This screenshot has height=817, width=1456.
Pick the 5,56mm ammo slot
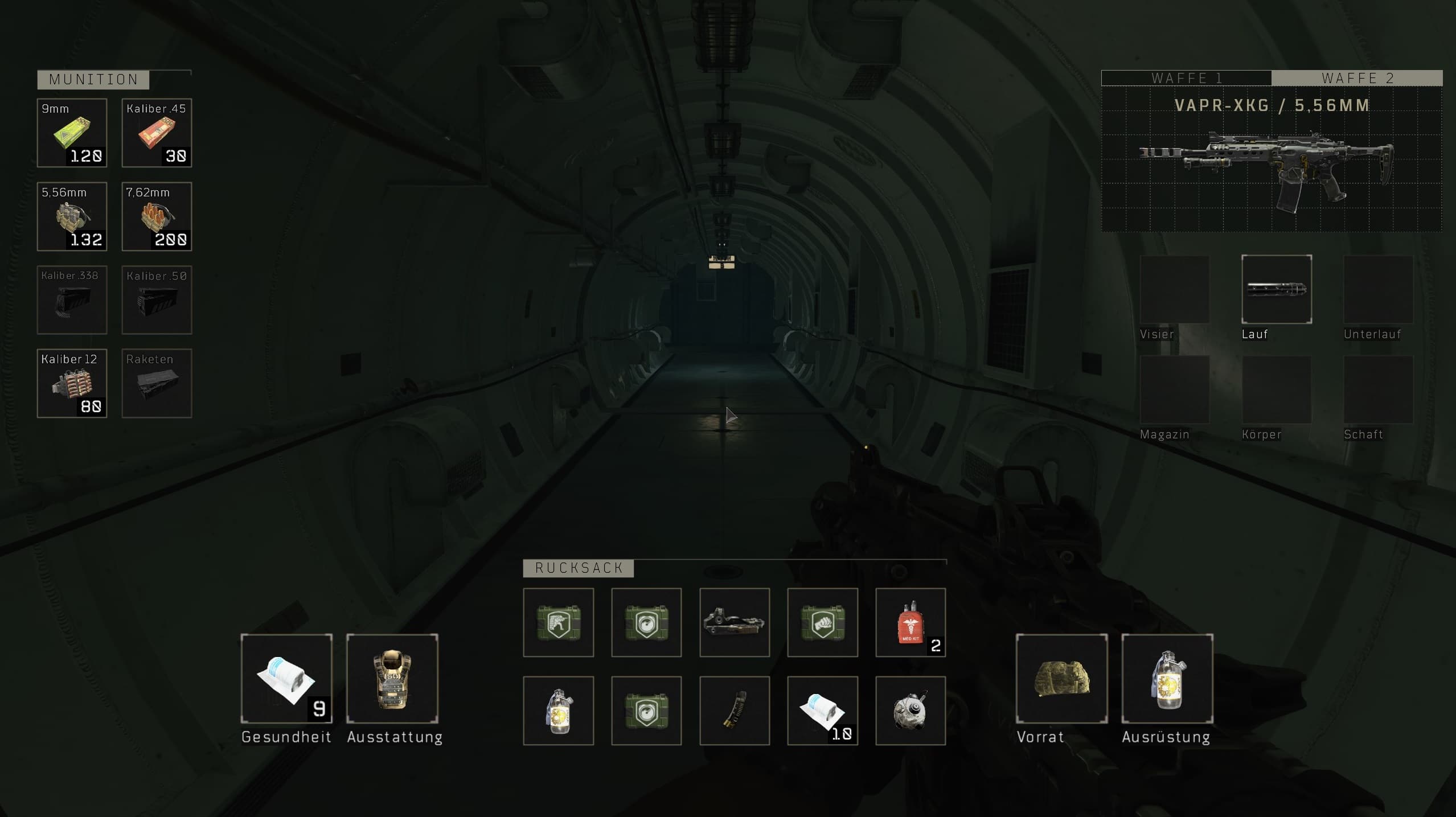point(72,216)
